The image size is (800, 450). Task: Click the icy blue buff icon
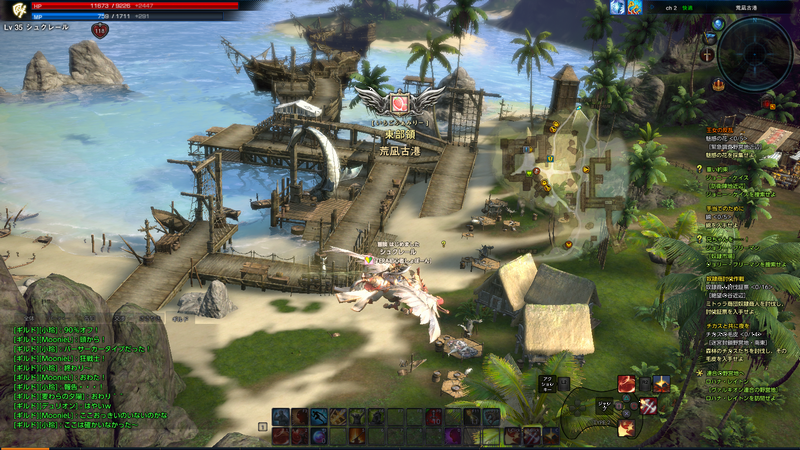tap(618, 8)
